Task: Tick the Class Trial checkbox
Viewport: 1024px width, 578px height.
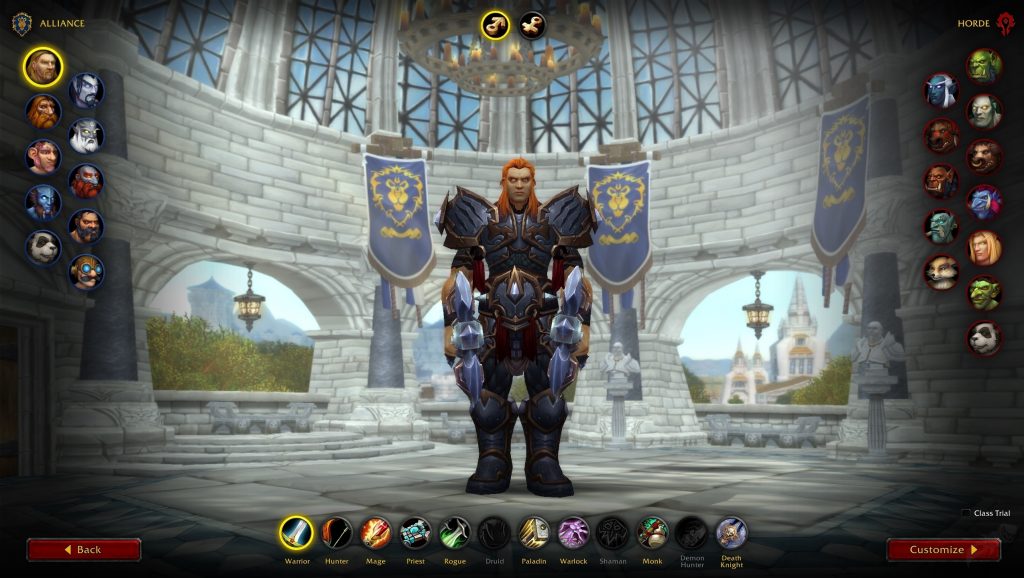Action: click(966, 513)
